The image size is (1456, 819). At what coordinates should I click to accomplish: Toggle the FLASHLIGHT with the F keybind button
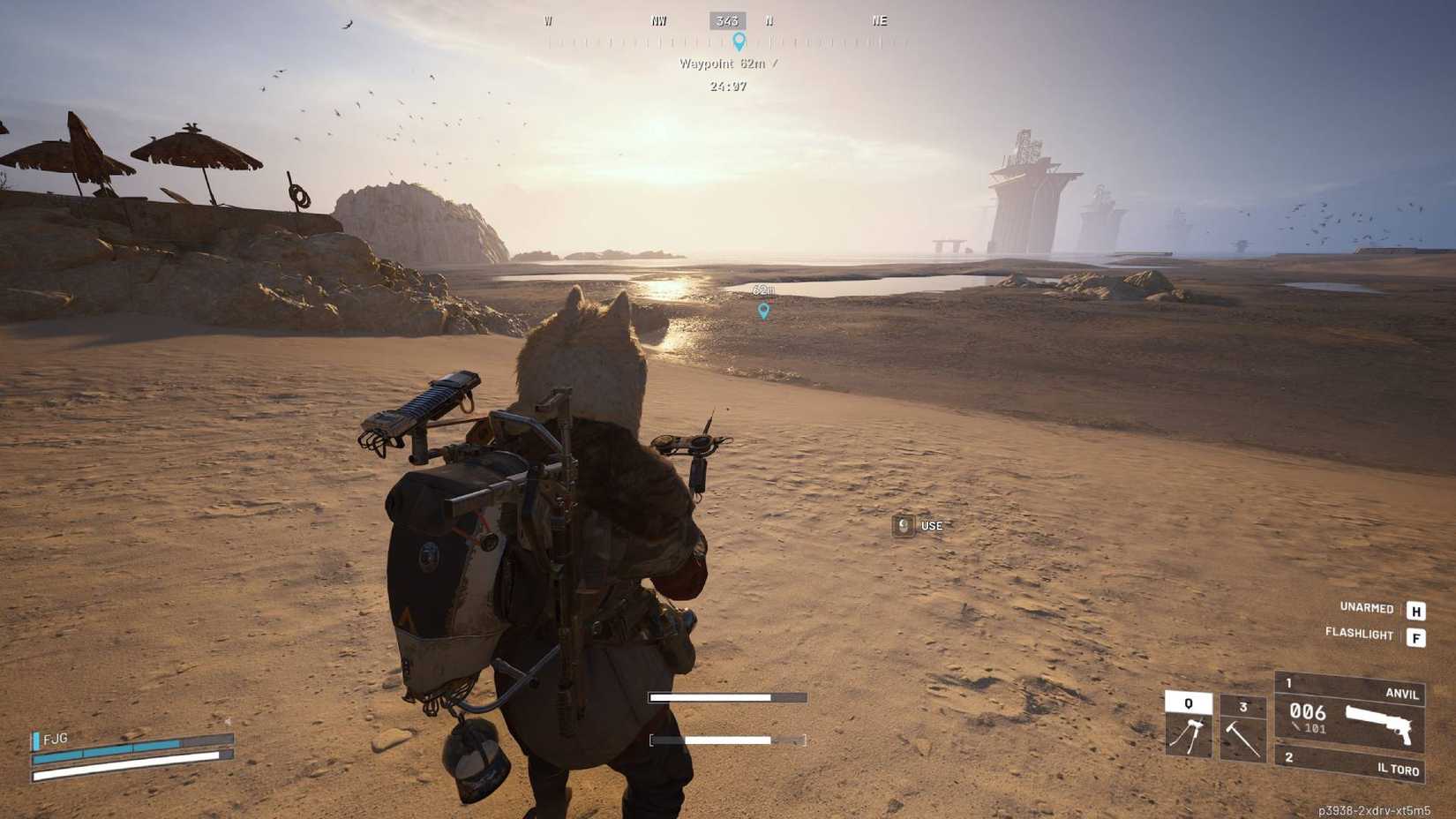(1415, 635)
